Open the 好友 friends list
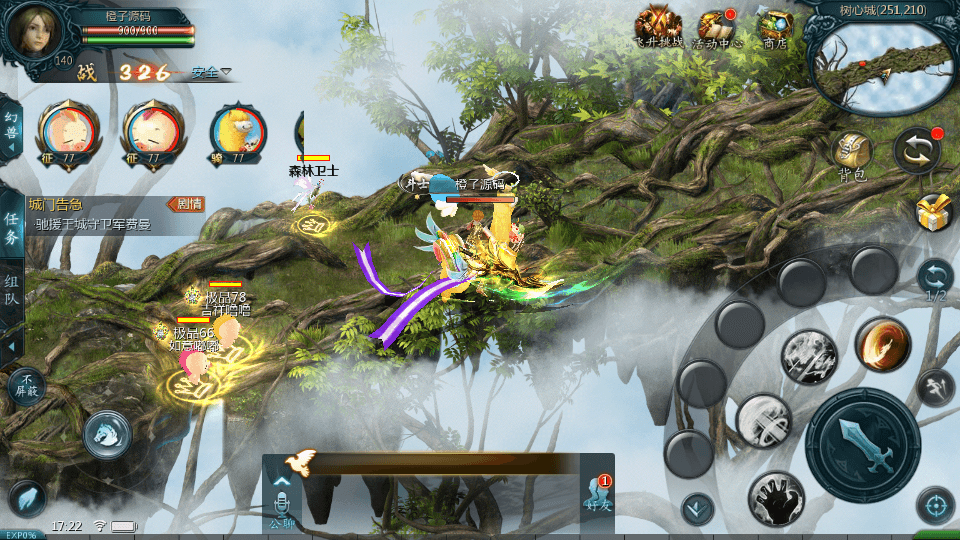The width and height of the screenshot is (960, 540). [597, 492]
